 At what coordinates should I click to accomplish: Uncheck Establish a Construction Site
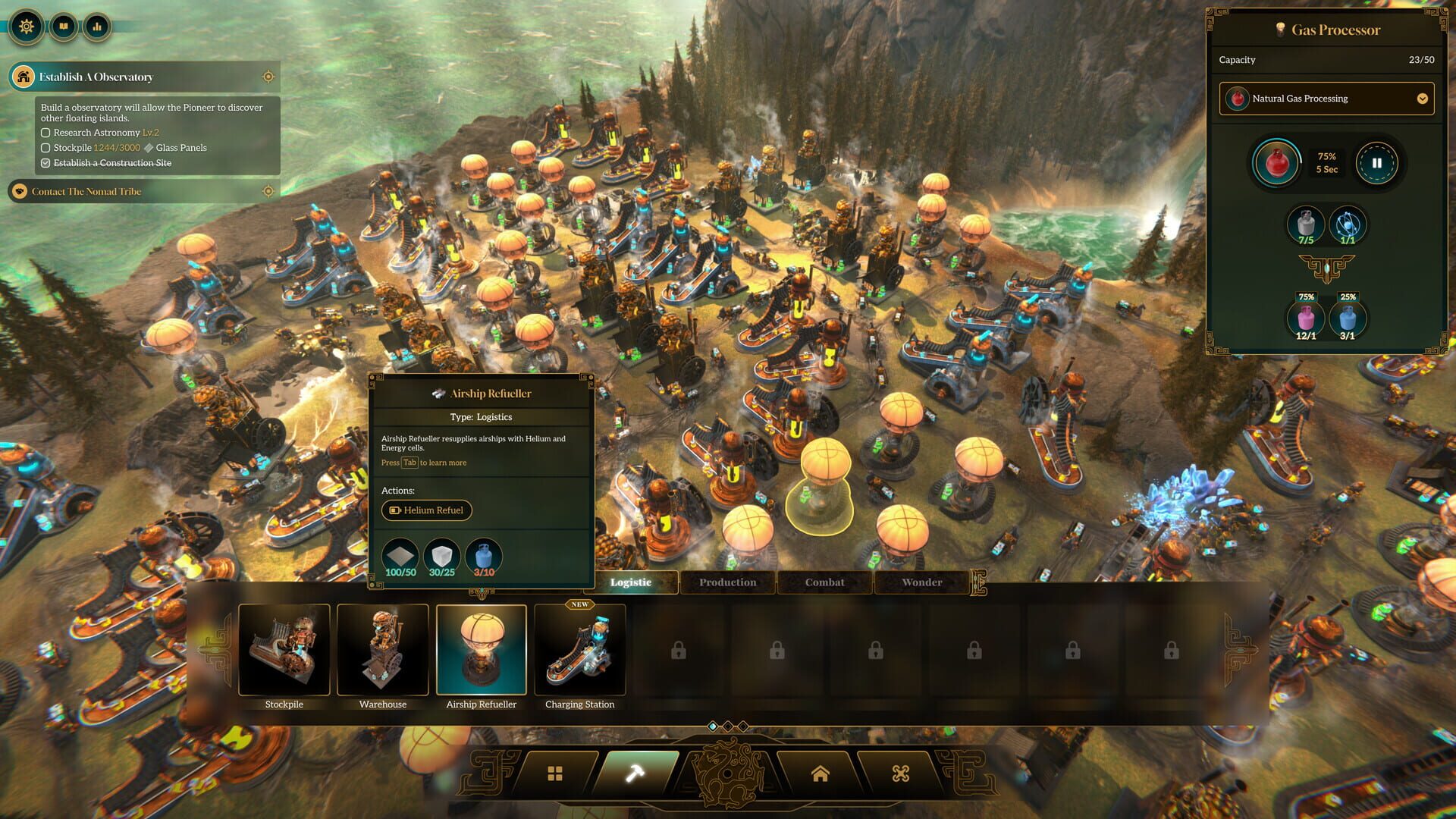(x=45, y=163)
